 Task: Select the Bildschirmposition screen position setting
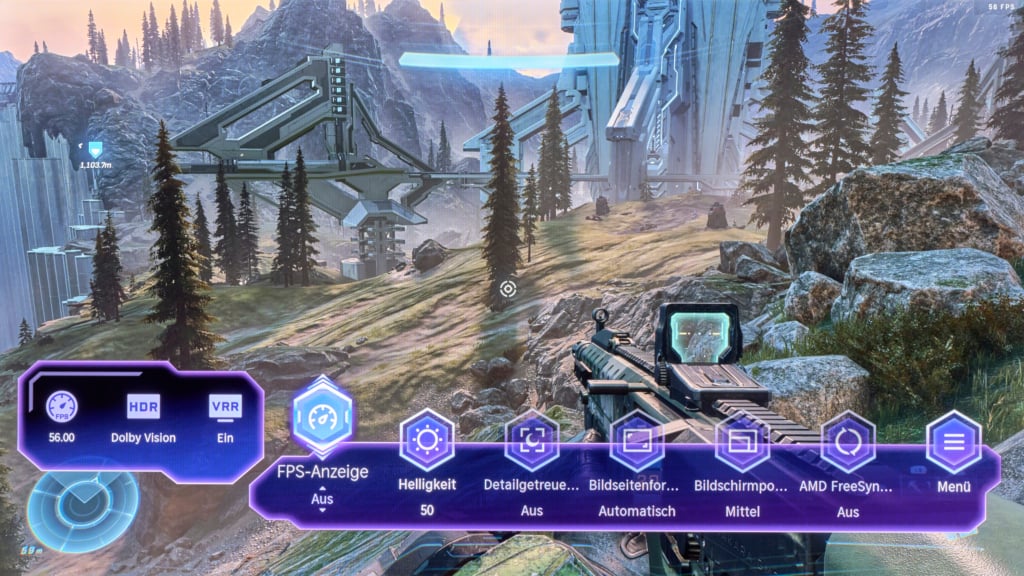pos(743,440)
